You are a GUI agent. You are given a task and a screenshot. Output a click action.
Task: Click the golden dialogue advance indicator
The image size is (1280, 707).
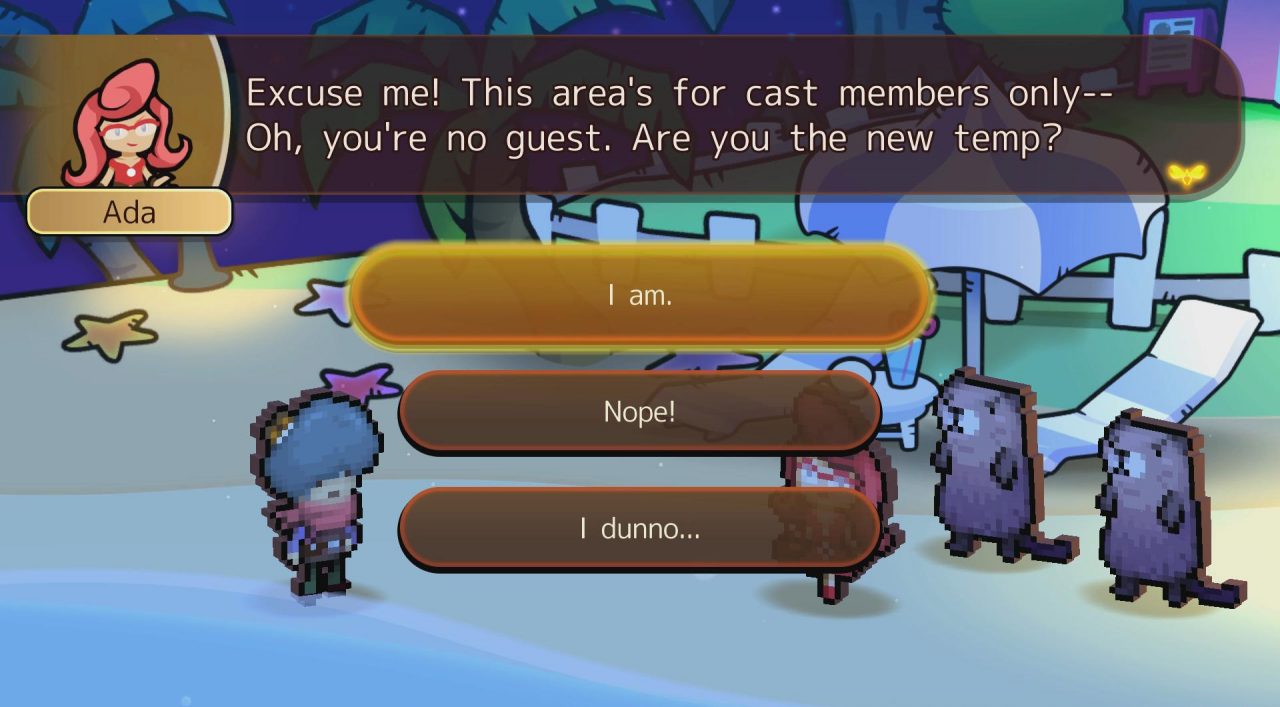[x=1186, y=175]
